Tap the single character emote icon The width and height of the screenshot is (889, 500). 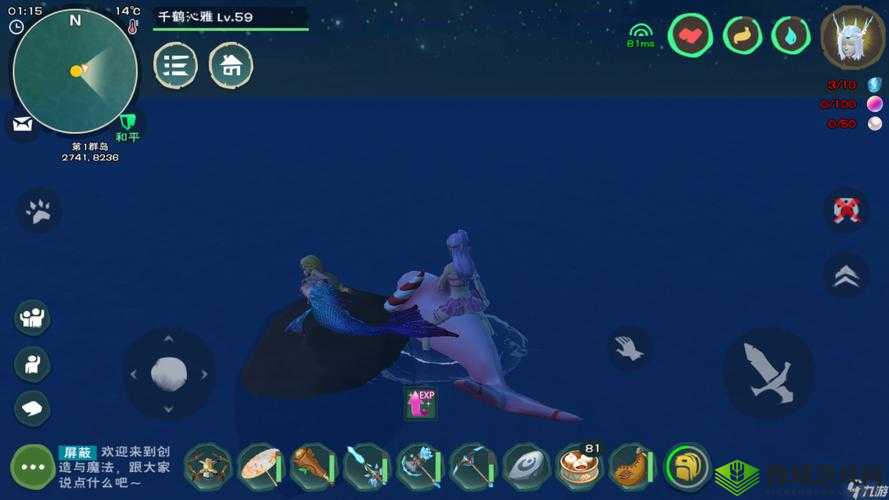[x=32, y=363]
